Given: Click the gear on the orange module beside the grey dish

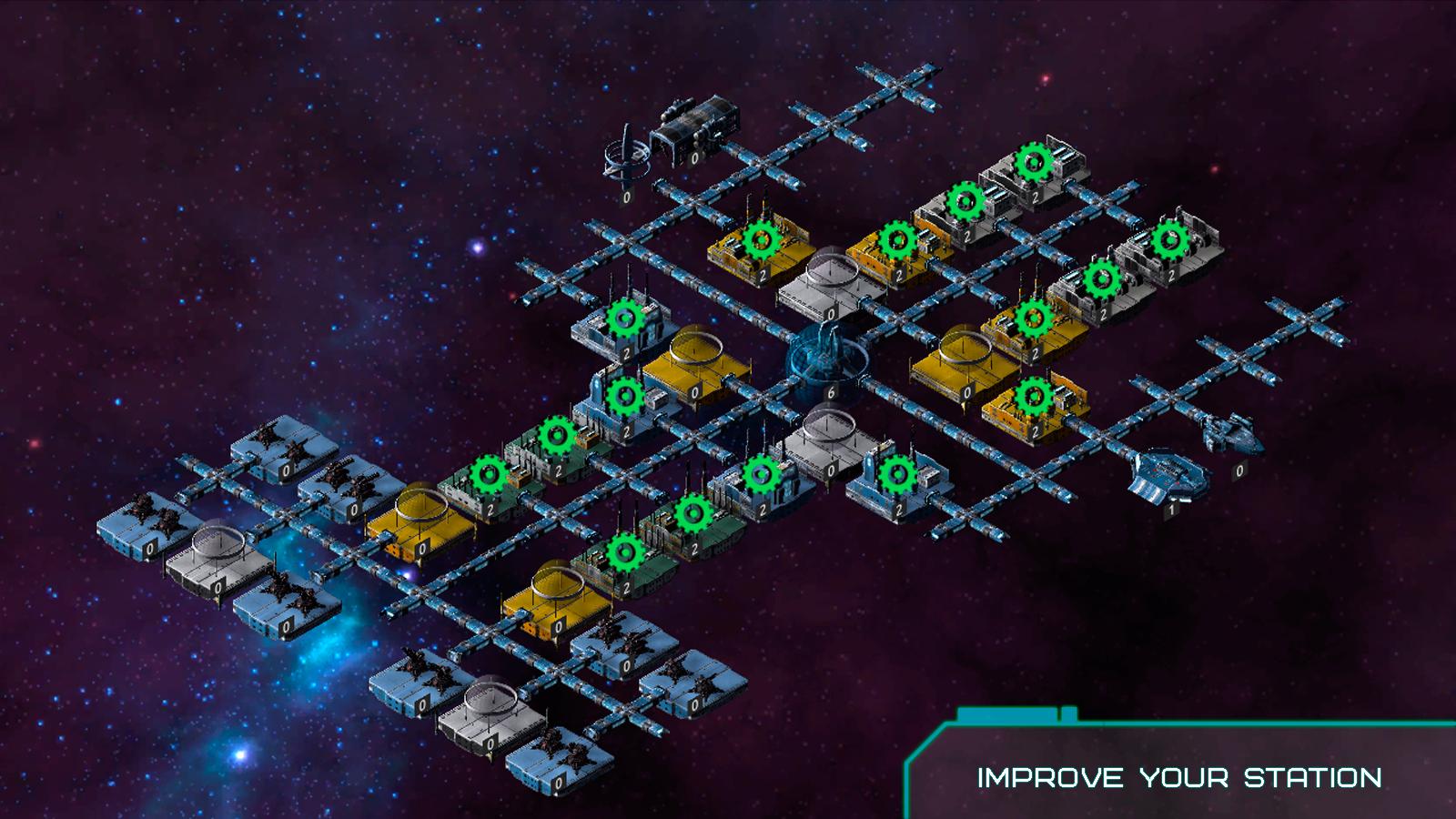Looking at the screenshot, I should click(896, 239).
